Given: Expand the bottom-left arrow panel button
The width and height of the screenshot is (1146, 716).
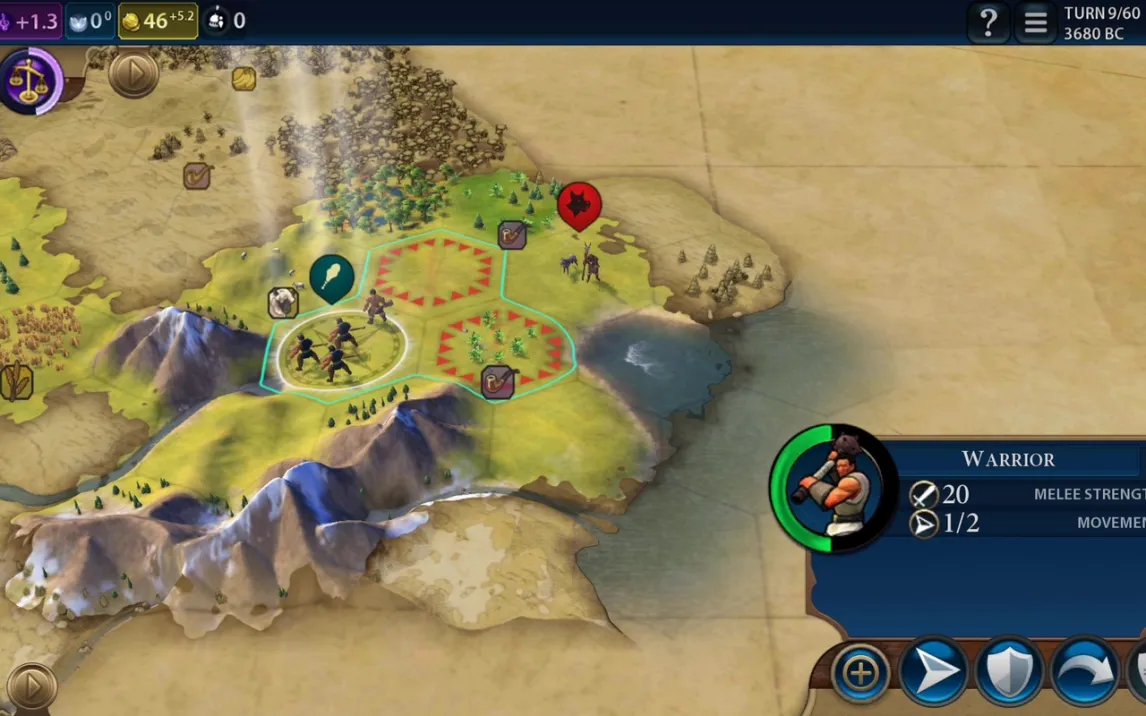Looking at the screenshot, I should point(31,687).
